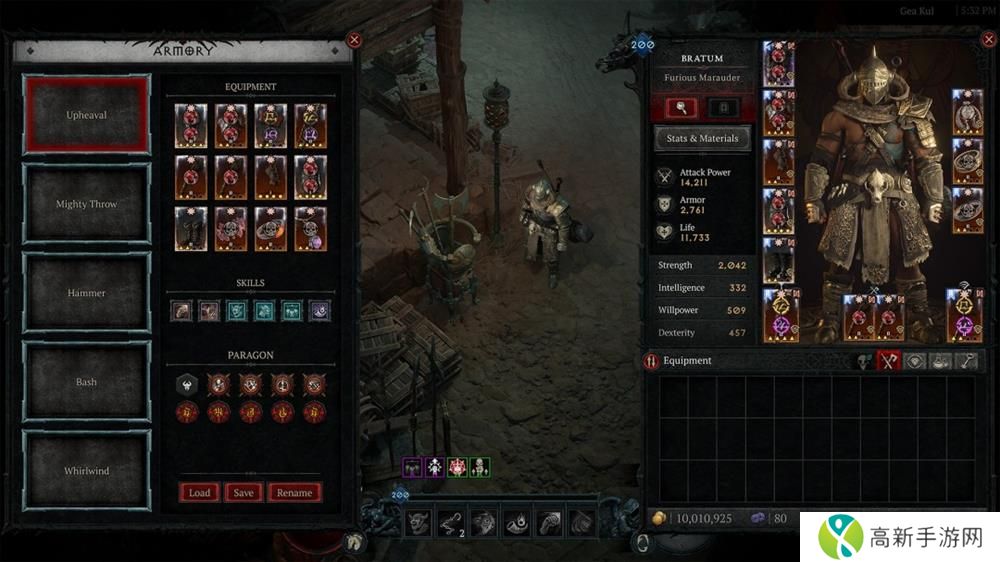
Task: Close the character panel
Action: click(x=989, y=42)
